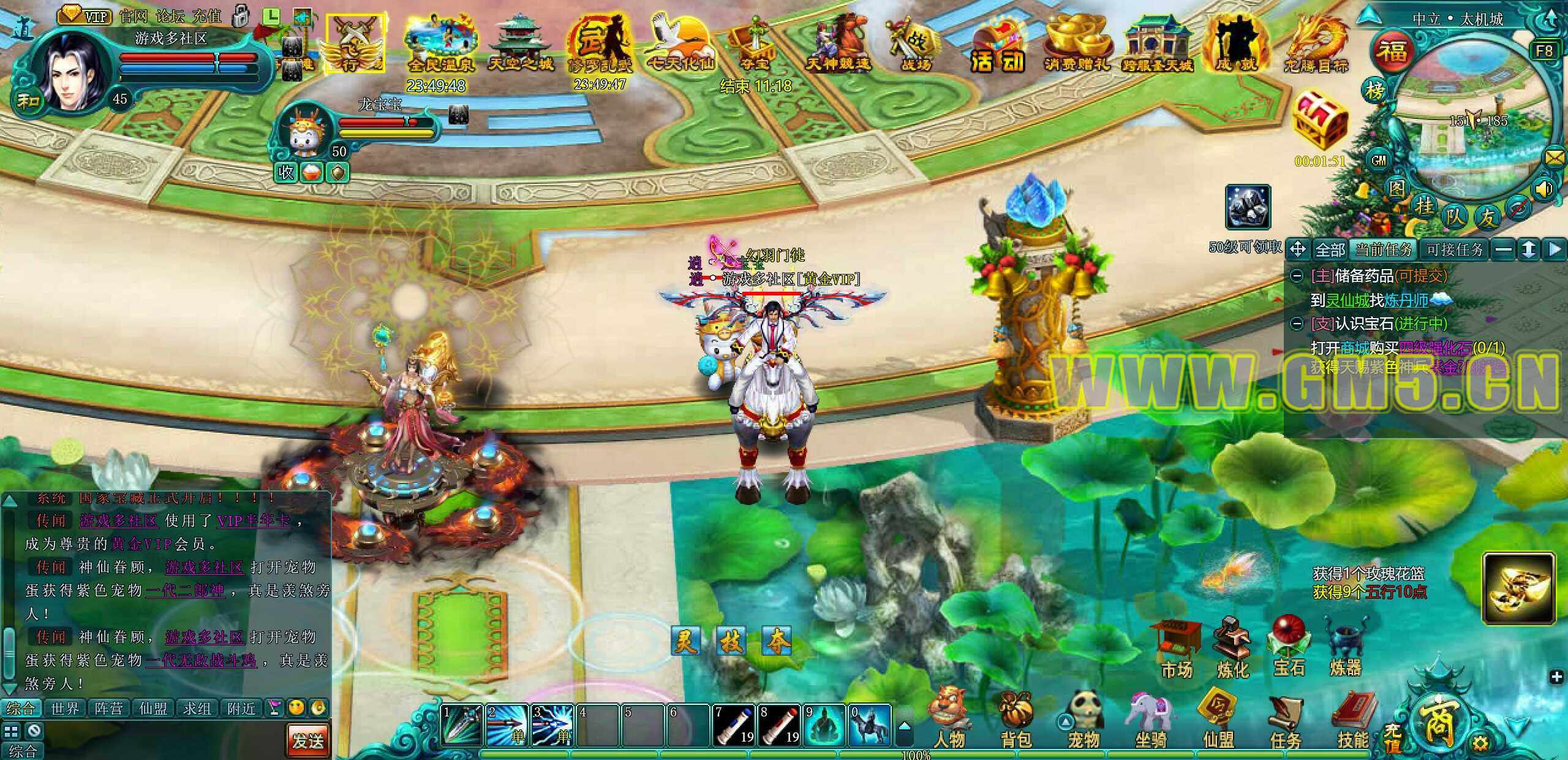Viewport: 1568px width, 760px height.
Task: Switch chat to the 世界 tab
Action: (x=65, y=709)
